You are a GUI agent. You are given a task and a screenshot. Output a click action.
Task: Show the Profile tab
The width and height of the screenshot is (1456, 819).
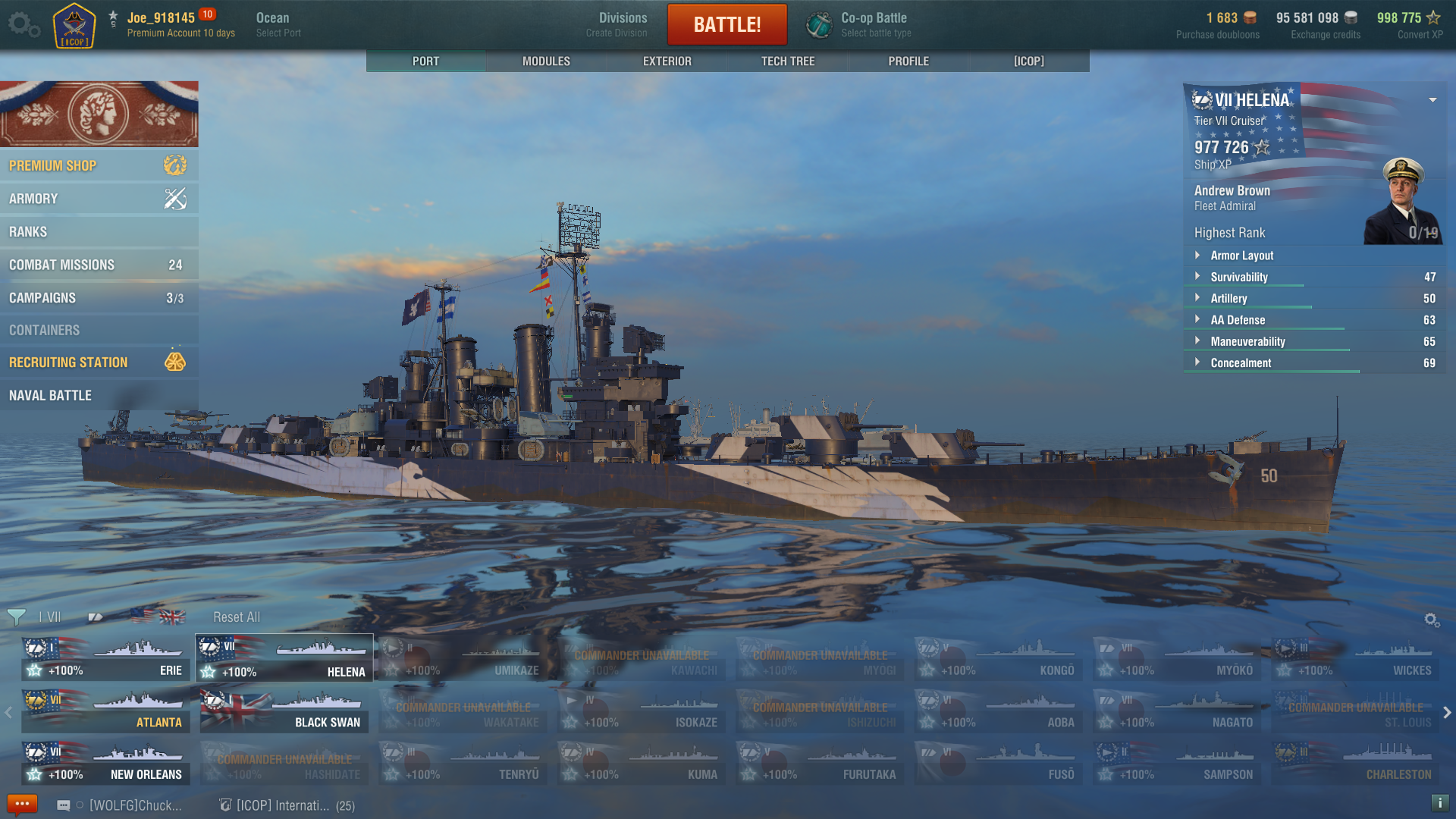(908, 61)
